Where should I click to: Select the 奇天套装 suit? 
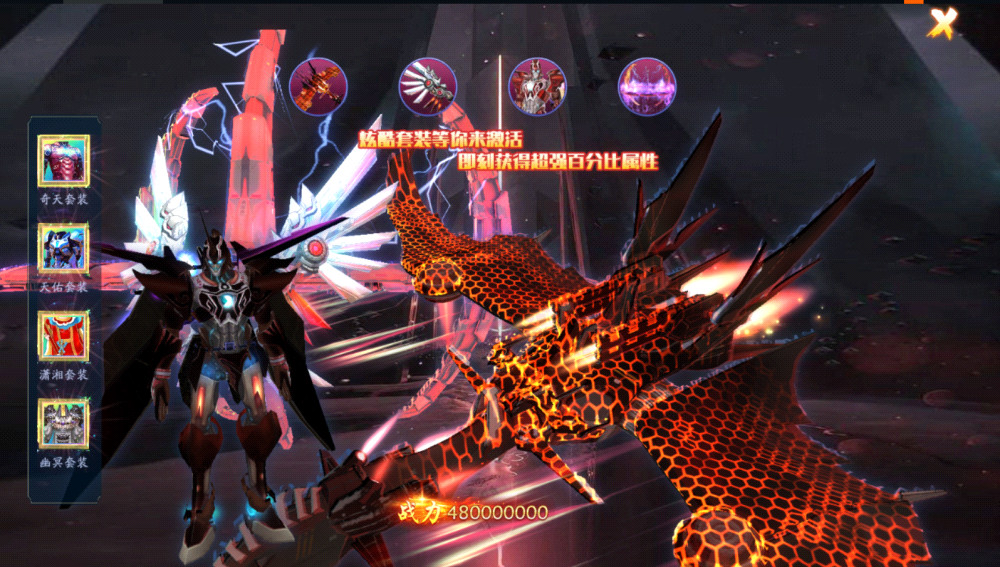[64, 161]
